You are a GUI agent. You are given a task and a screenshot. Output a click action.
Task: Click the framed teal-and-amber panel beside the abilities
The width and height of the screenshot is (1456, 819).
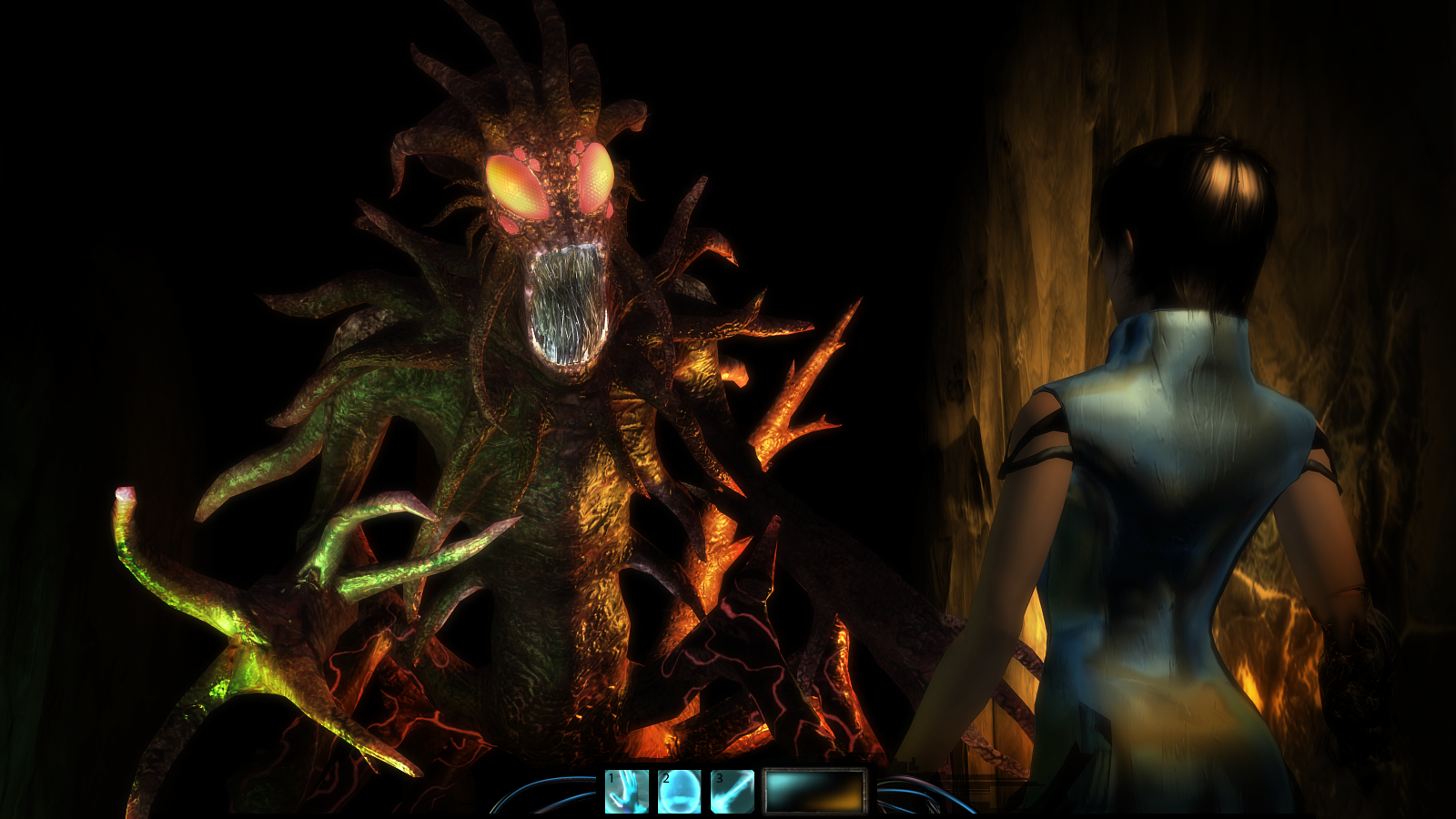(814, 791)
